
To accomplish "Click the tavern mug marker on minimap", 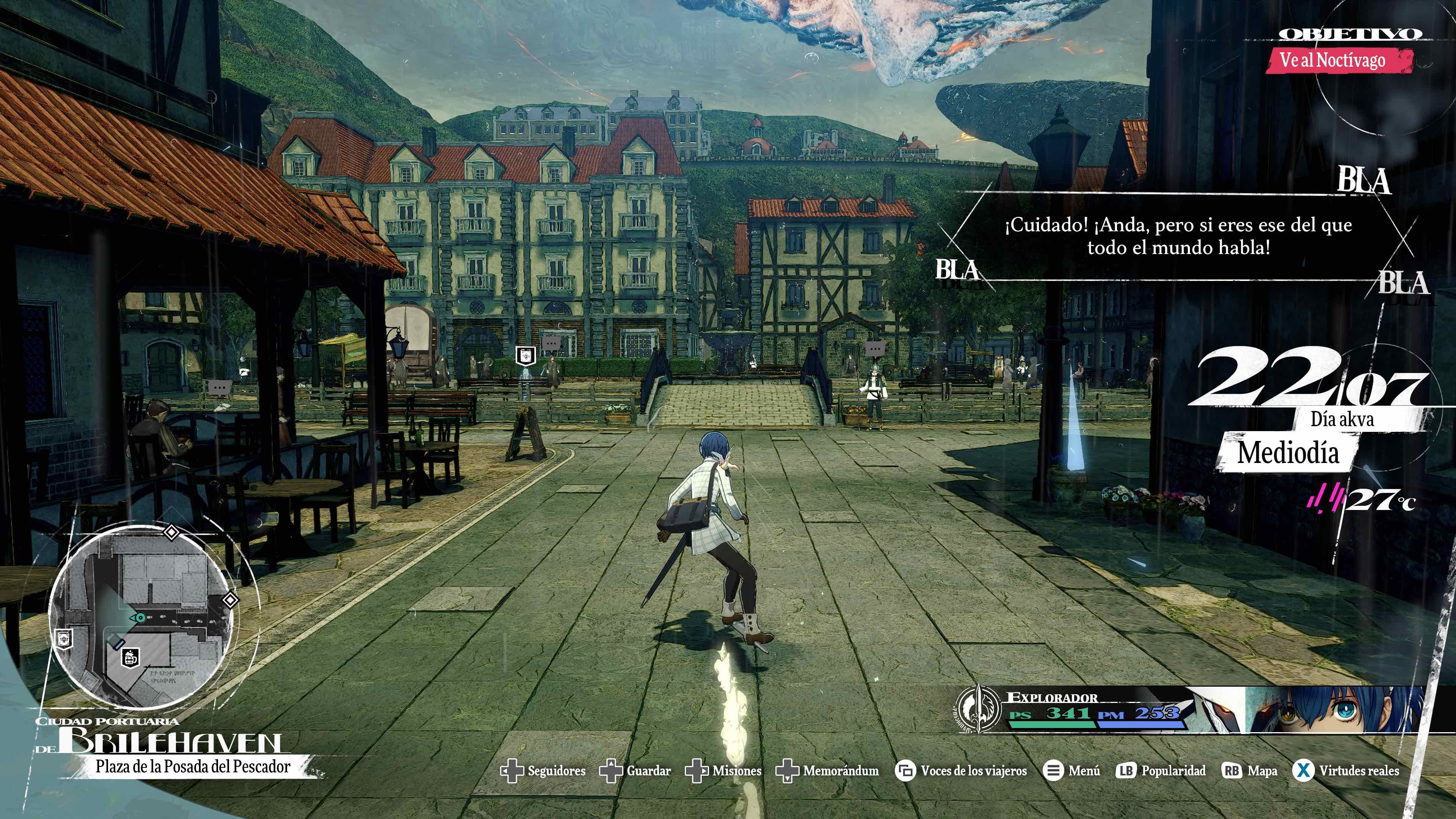I will click(x=130, y=658).
